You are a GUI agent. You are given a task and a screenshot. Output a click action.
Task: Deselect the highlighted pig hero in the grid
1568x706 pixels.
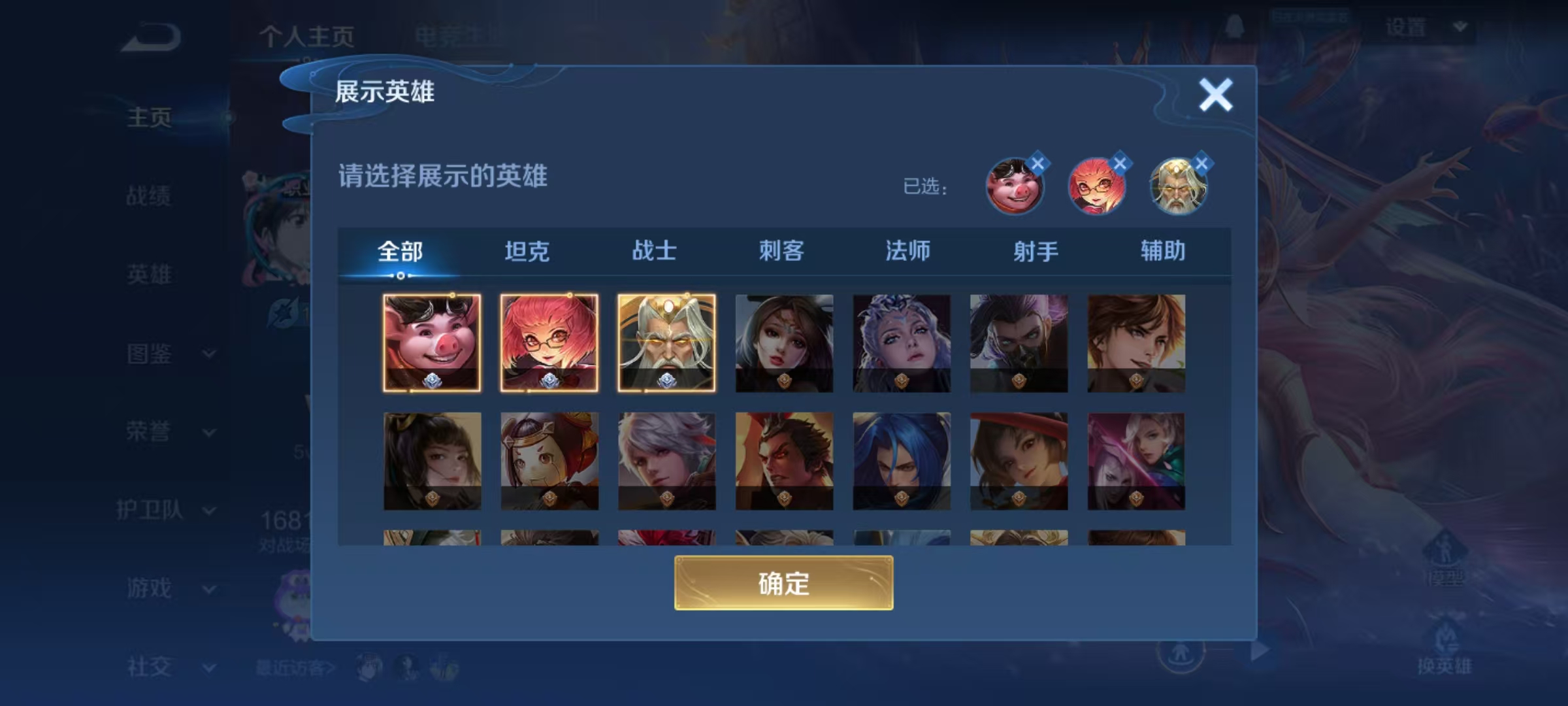(433, 342)
